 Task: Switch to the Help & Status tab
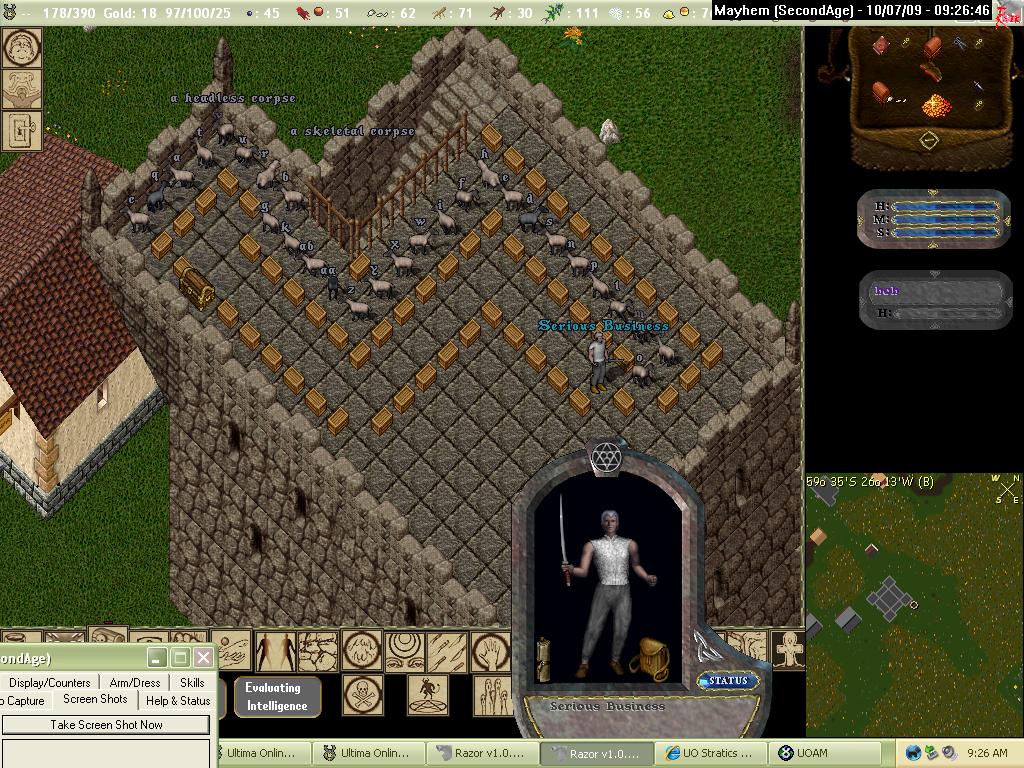(177, 701)
